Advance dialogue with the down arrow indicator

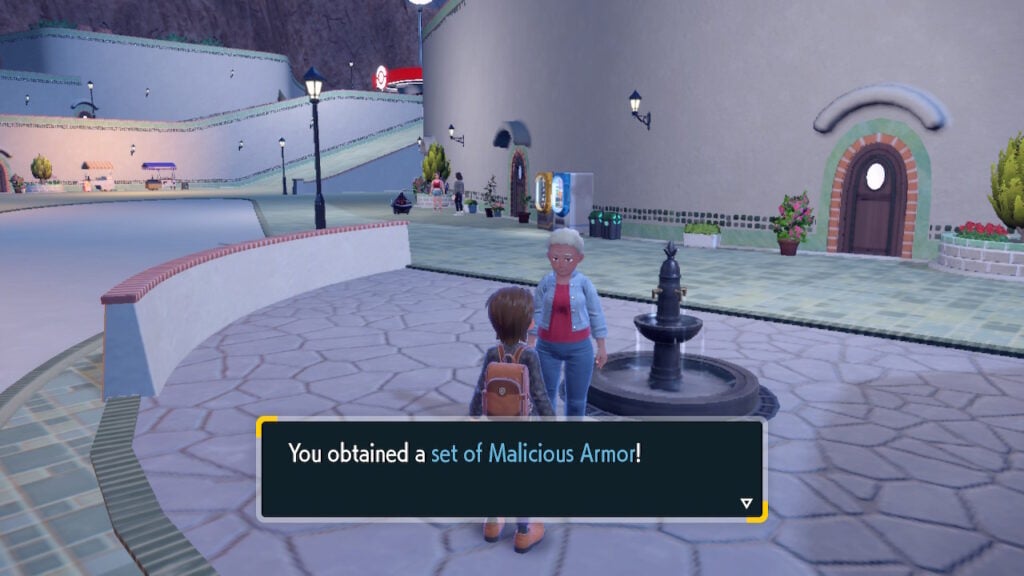(746, 503)
